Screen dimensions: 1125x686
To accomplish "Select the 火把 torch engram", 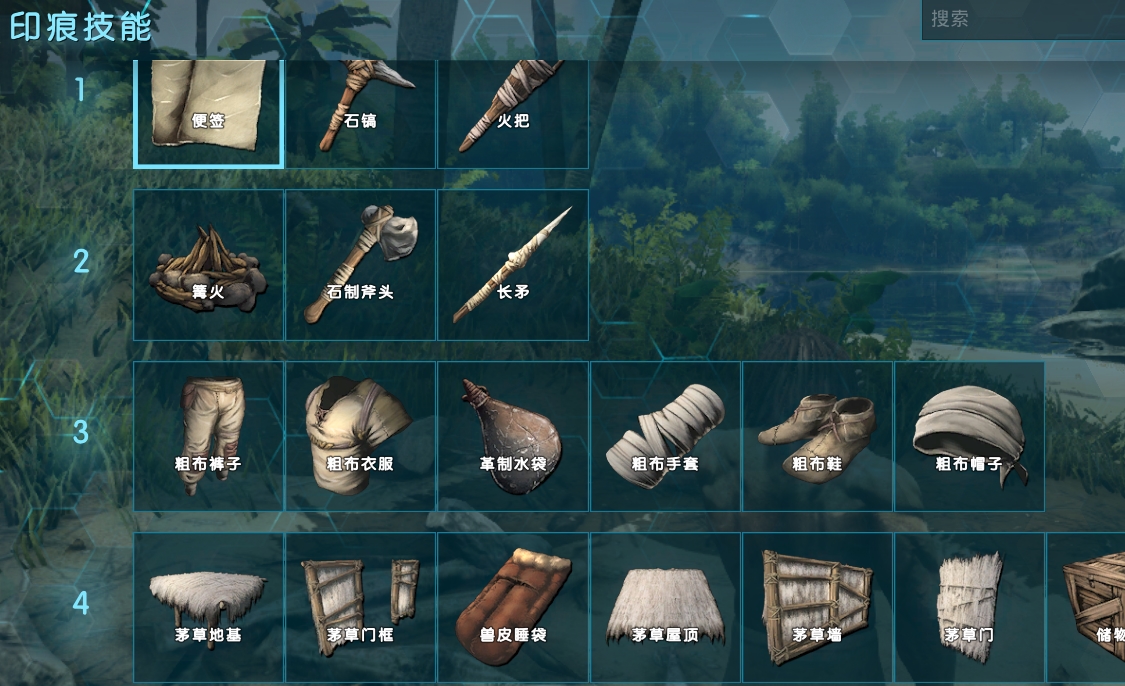I will (x=513, y=112).
